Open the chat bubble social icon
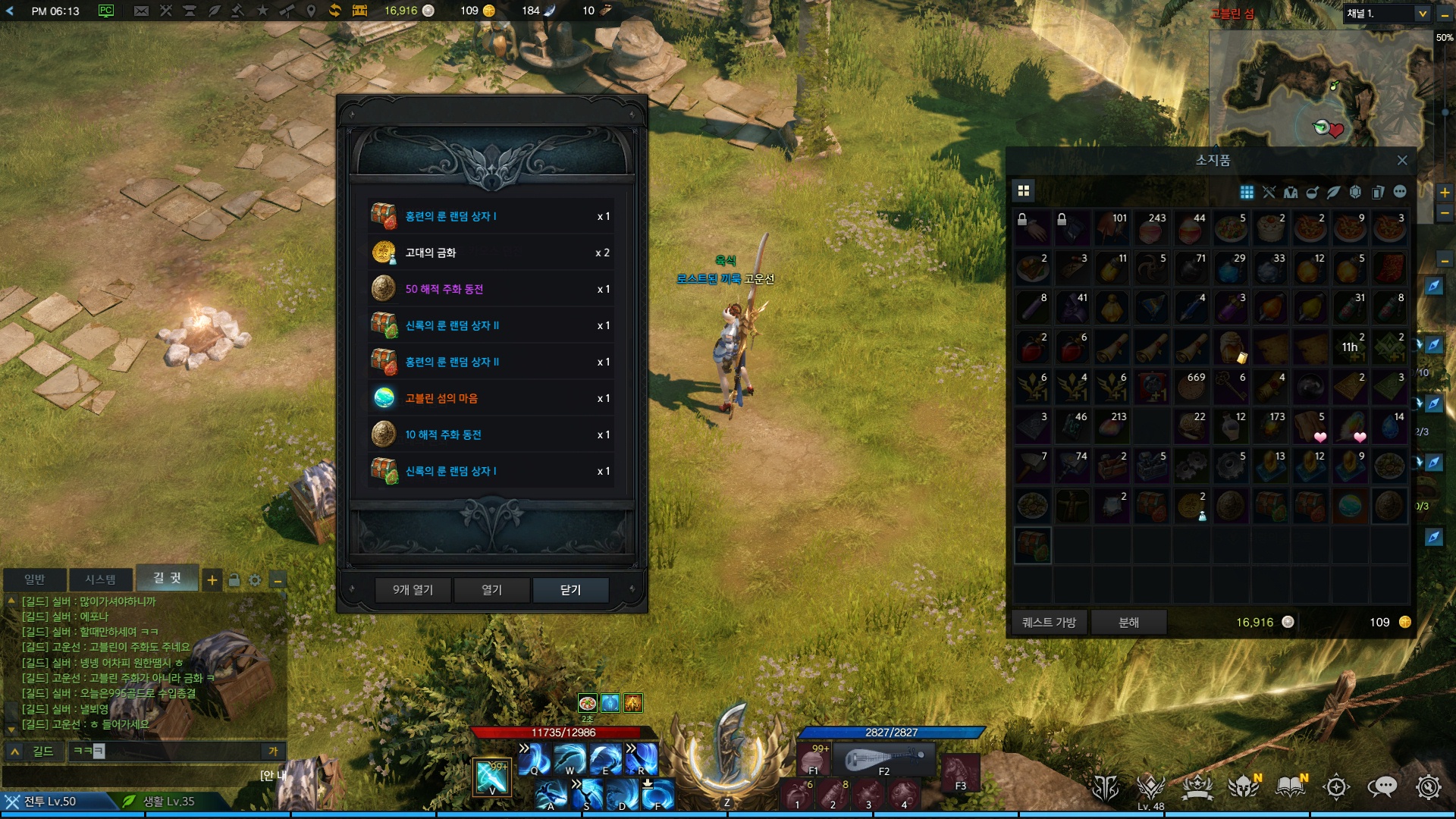The width and height of the screenshot is (1456, 819). (x=1382, y=787)
